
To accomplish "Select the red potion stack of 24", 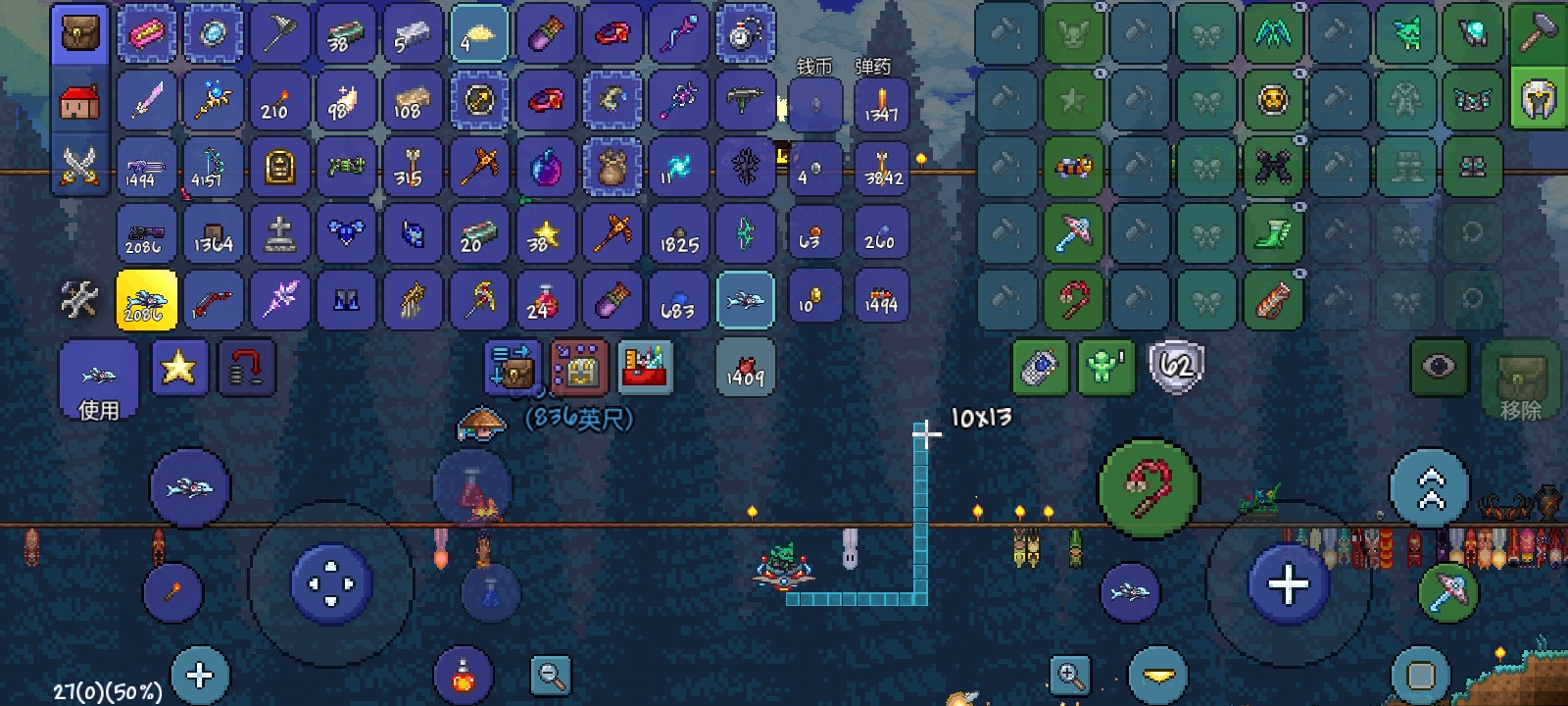I will tap(544, 300).
